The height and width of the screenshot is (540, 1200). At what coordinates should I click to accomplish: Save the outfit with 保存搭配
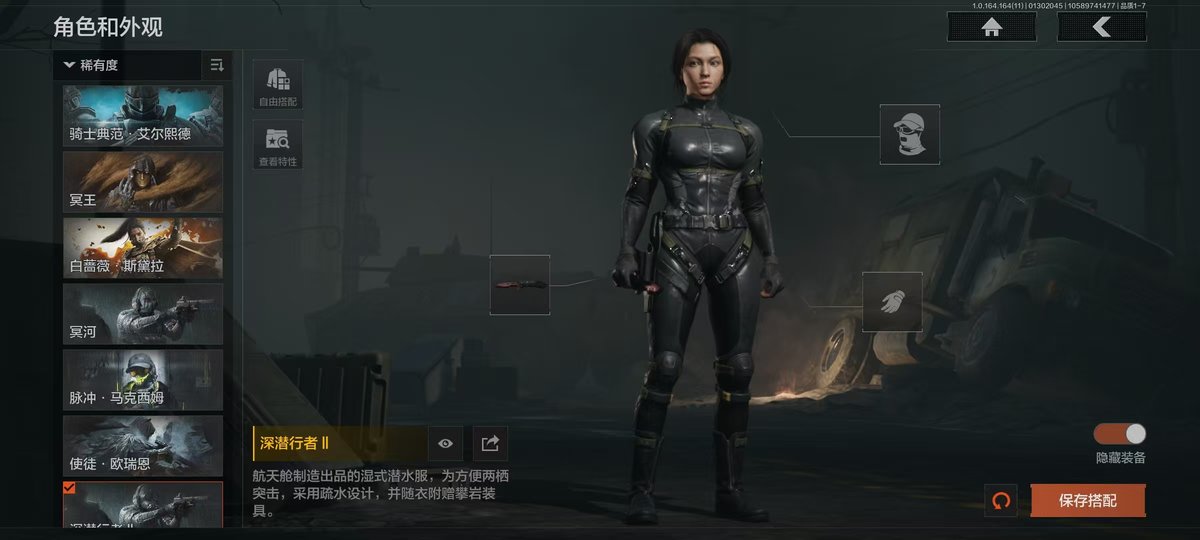[1087, 500]
